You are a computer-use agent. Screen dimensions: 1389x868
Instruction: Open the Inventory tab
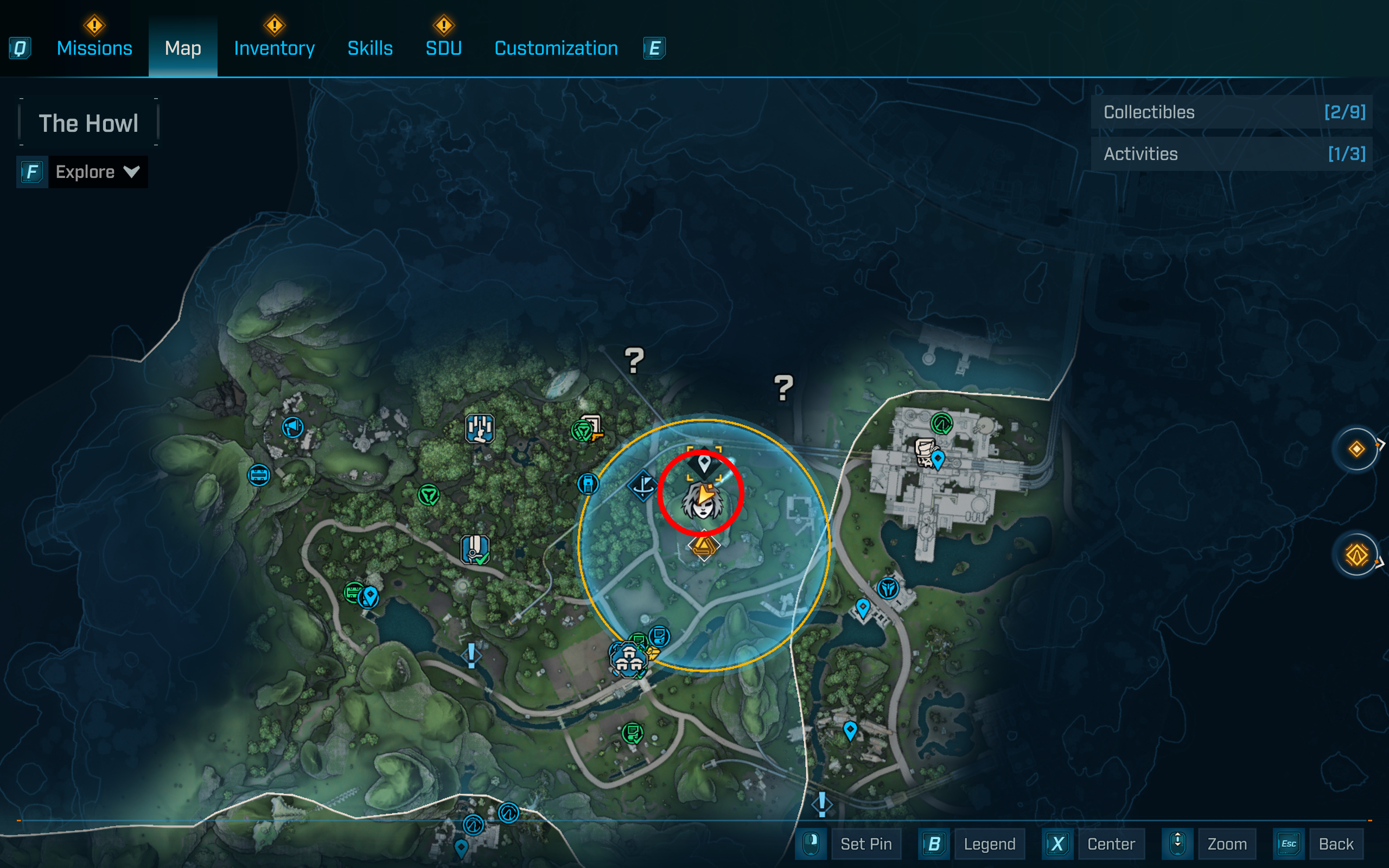pos(274,48)
